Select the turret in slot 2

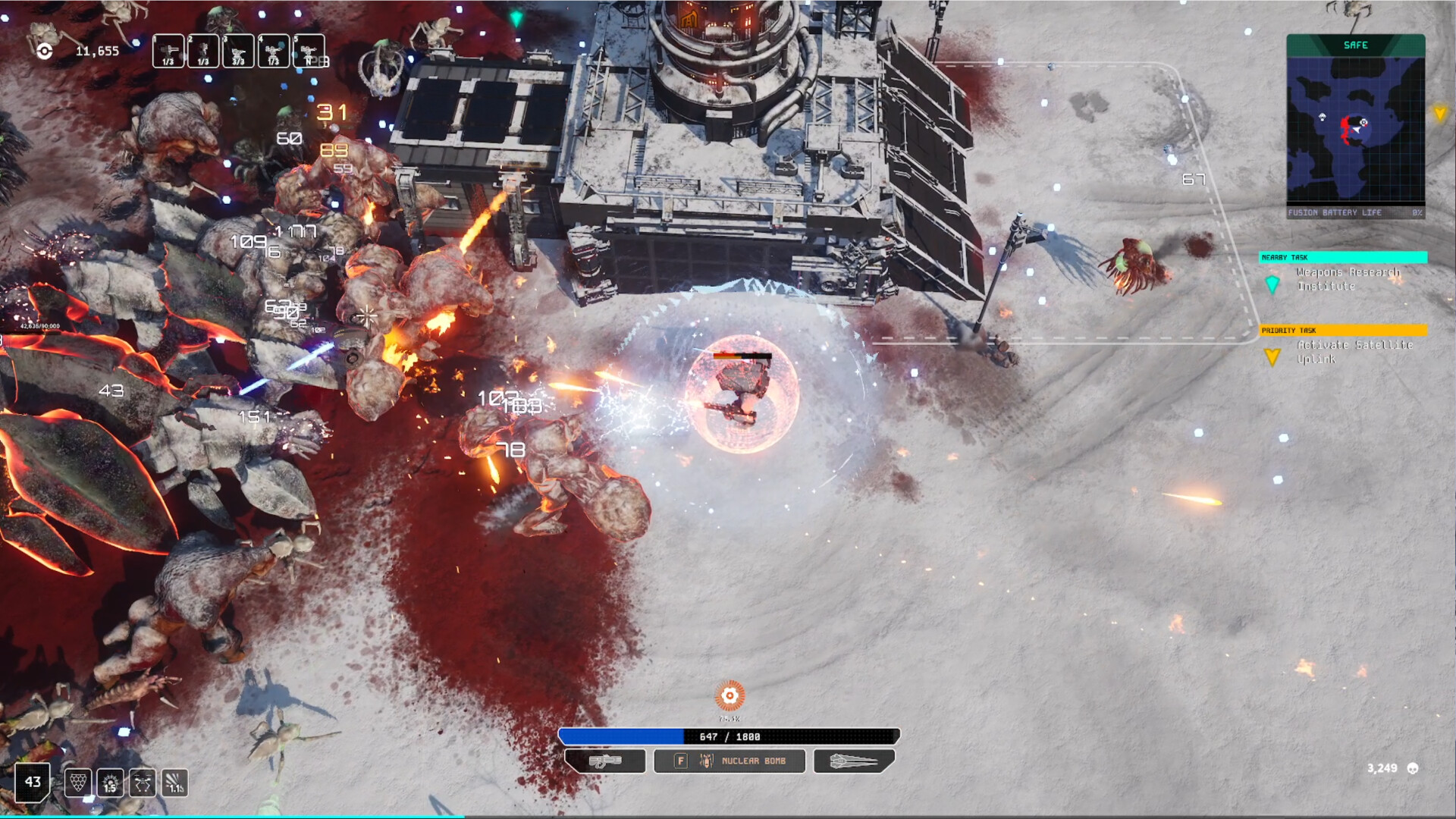point(203,52)
